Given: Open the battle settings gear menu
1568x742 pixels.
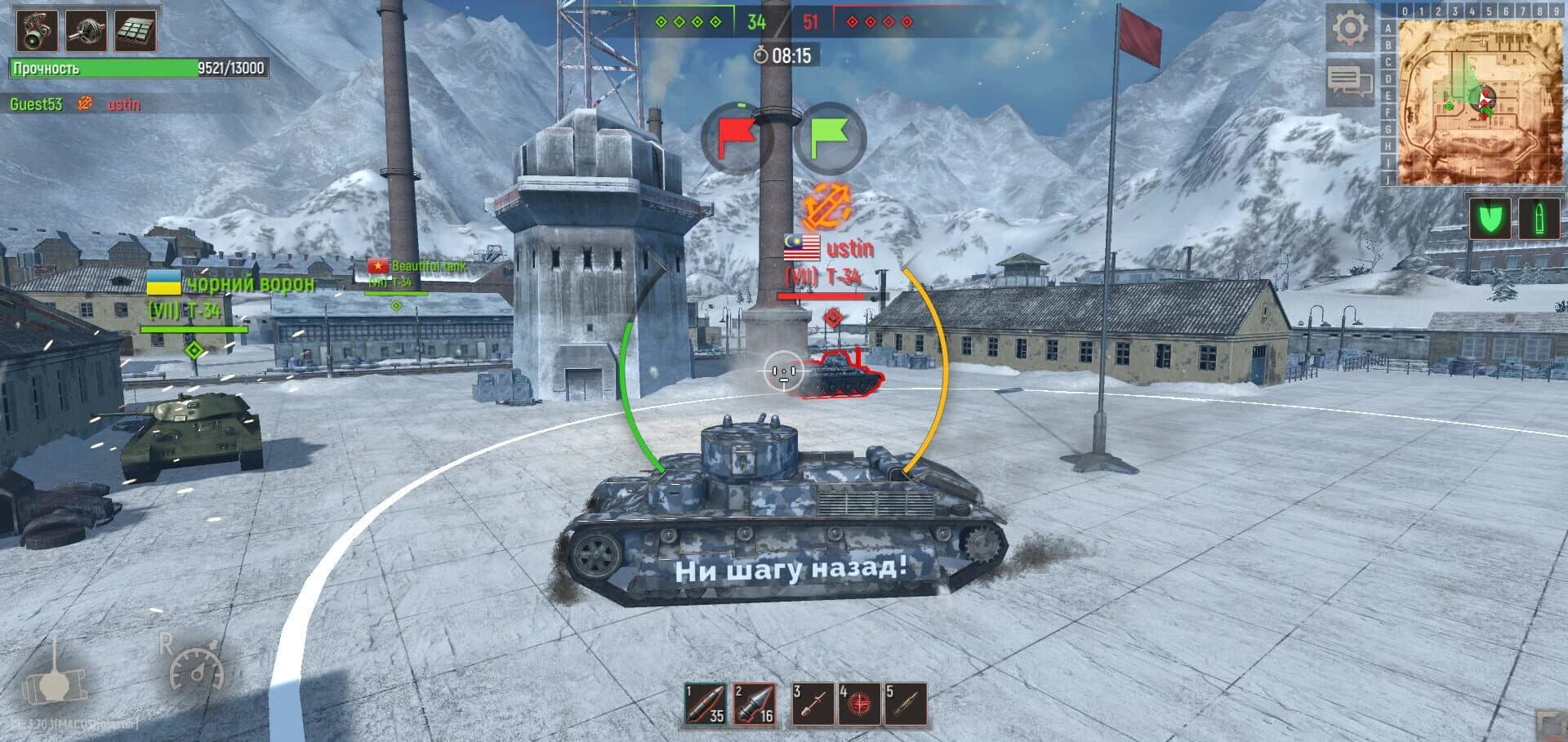Looking at the screenshot, I should [1352, 26].
